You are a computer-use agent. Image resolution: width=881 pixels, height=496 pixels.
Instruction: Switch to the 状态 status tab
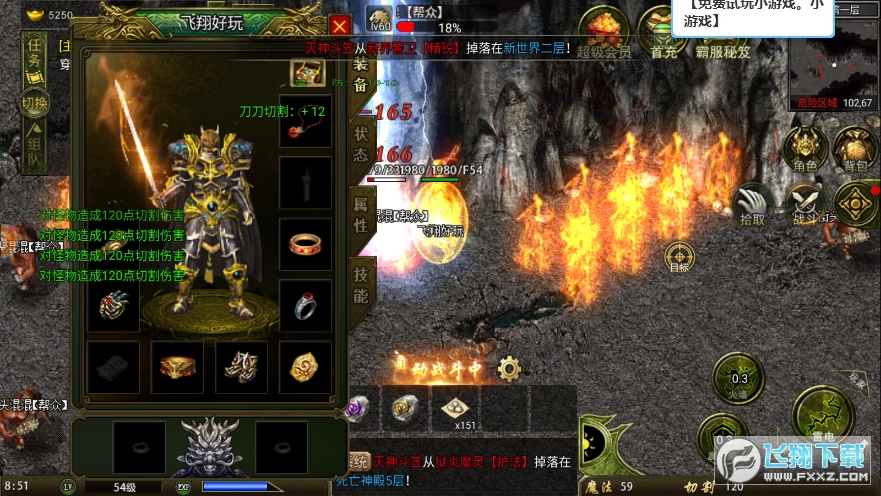coord(361,145)
